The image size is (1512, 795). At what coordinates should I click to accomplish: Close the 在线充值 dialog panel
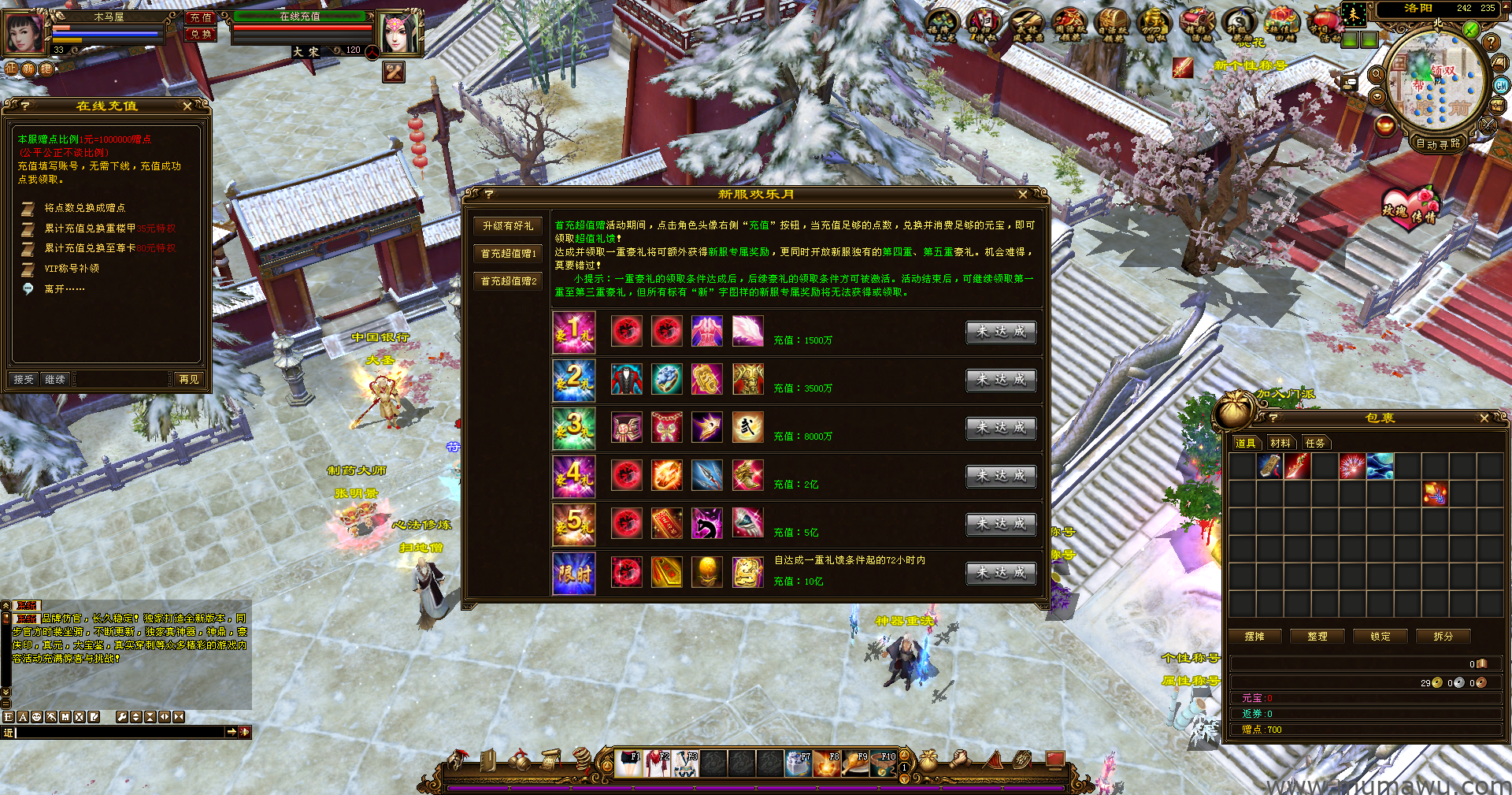tap(187, 106)
